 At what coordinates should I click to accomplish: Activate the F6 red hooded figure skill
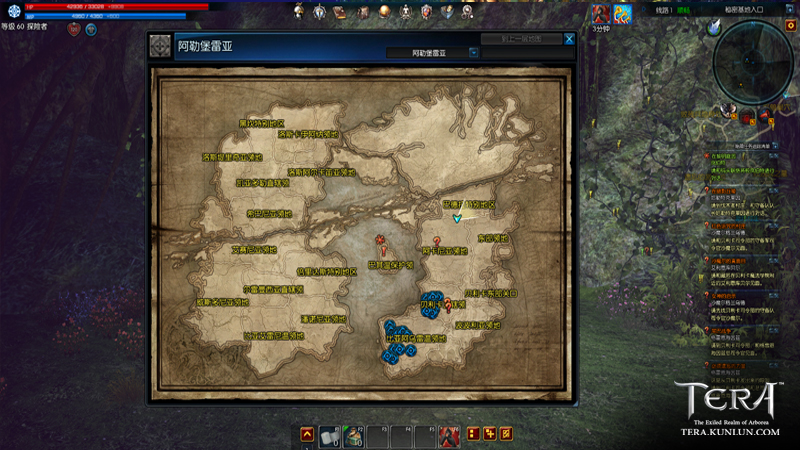[x=449, y=435]
